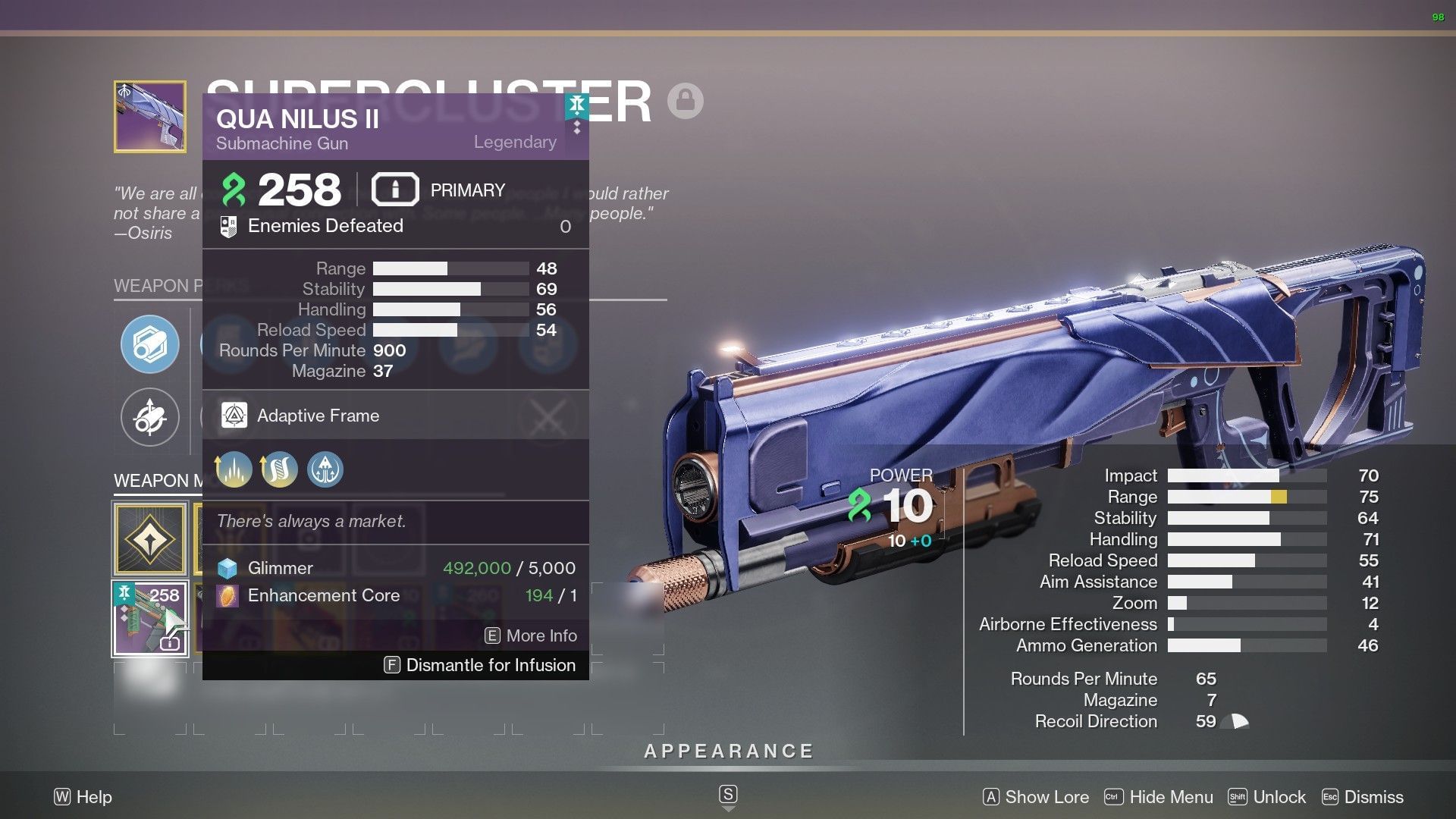Show Lore for this weapon
The height and width of the screenshot is (819, 1456).
1036,797
